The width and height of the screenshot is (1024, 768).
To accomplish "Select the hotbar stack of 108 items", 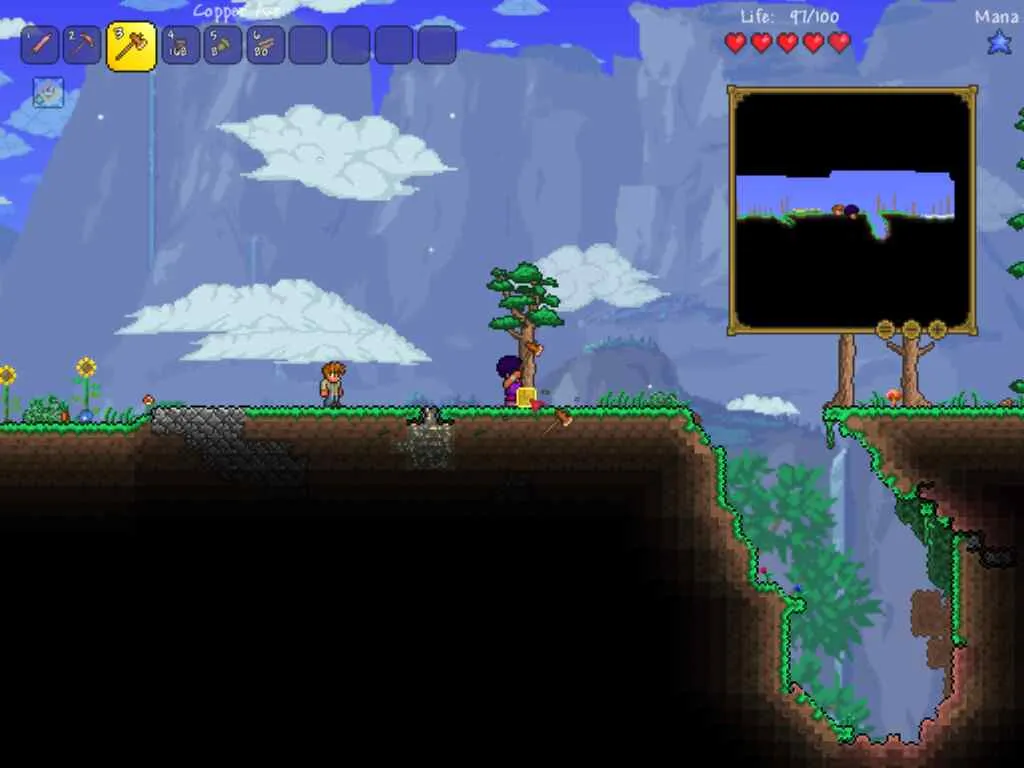I will coord(181,45).
